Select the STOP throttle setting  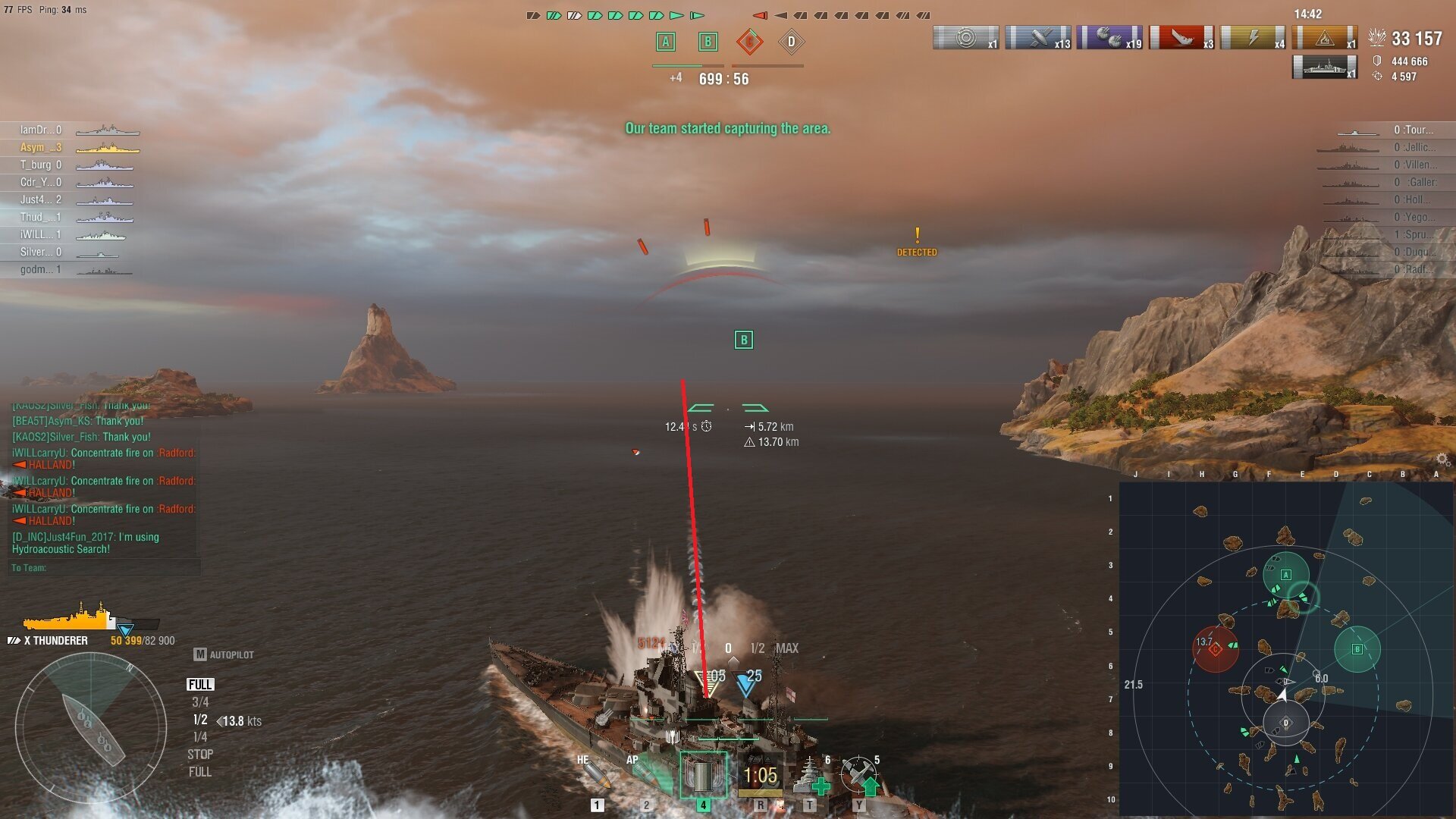200,755
